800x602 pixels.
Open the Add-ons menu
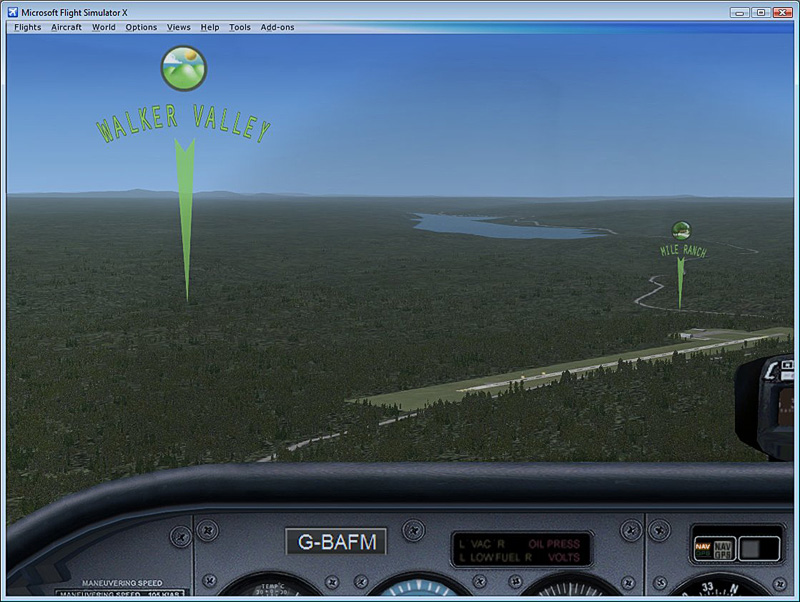pyautogui.click(x=278, y=27)
